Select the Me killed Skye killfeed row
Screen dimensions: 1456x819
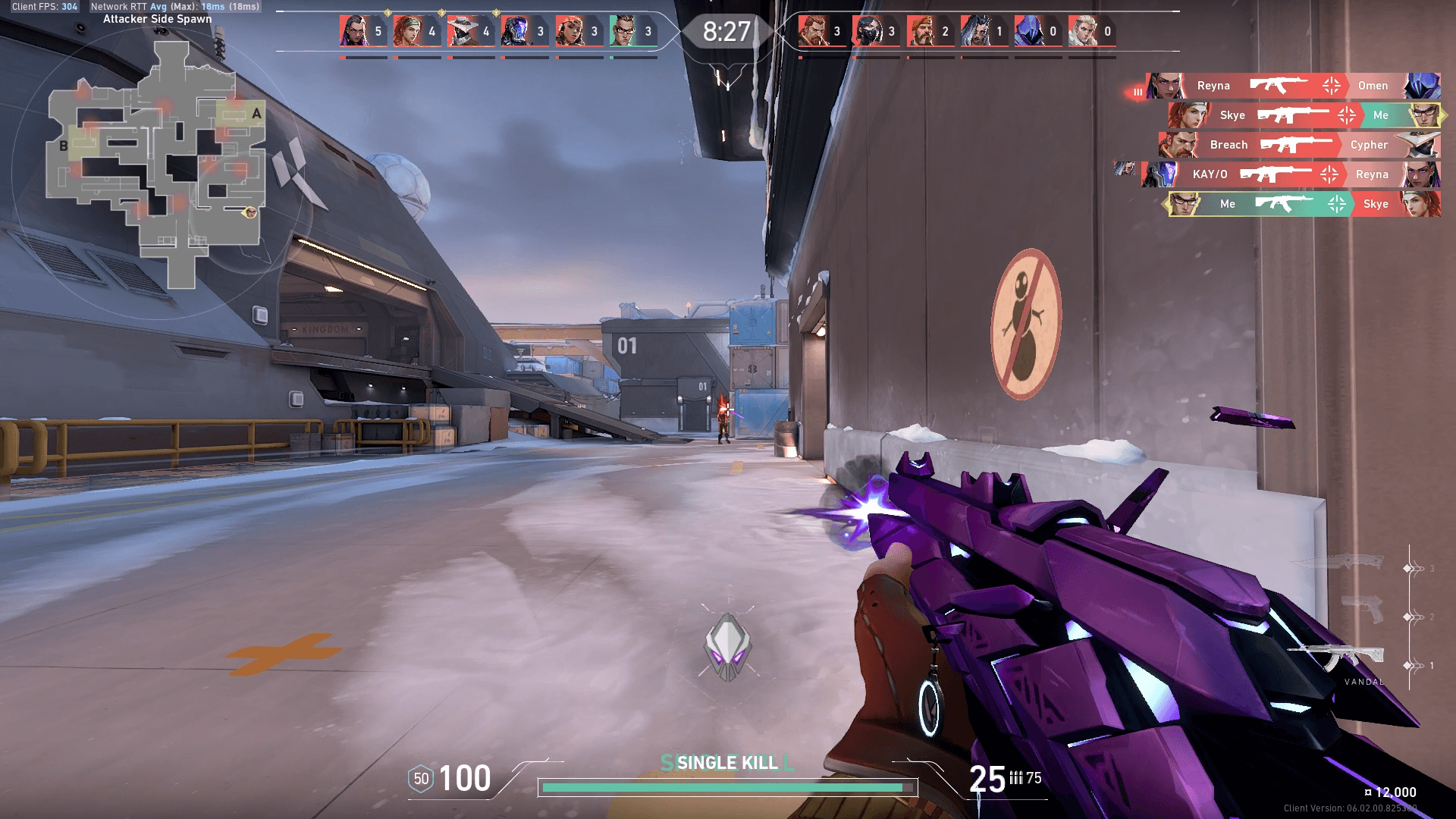[x=1303, y=204]
